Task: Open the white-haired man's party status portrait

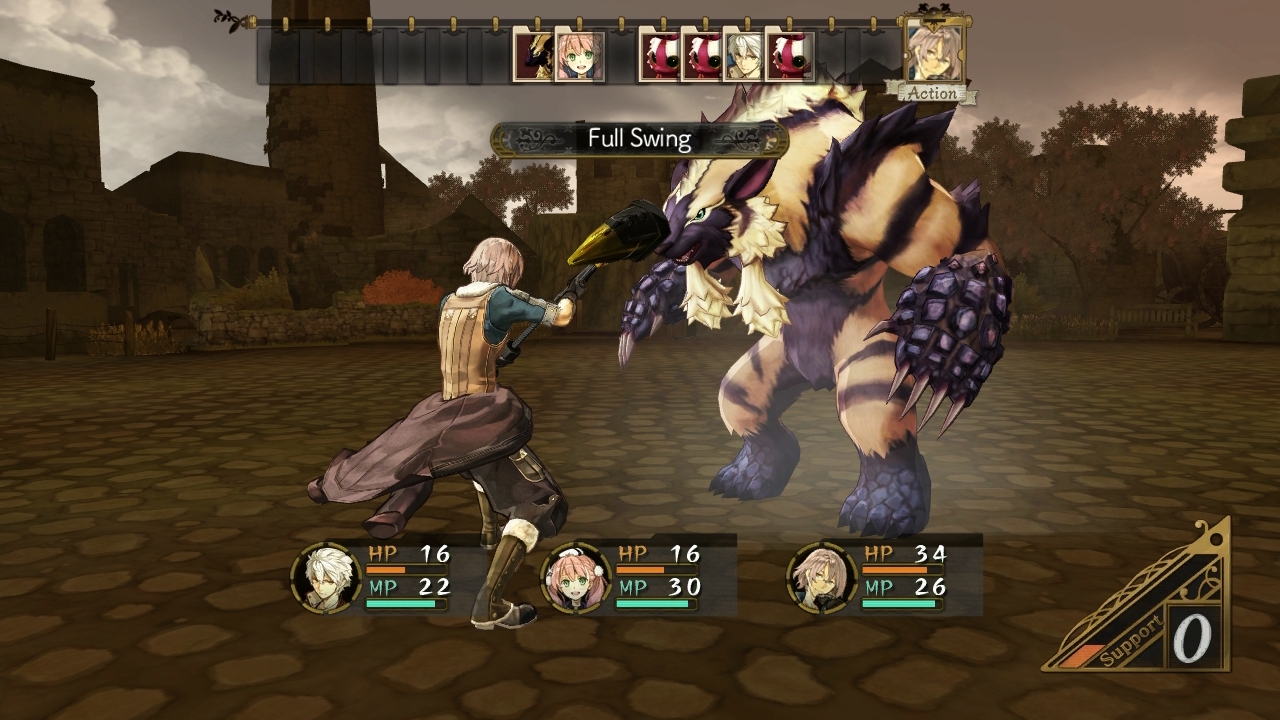Action: 326,578
